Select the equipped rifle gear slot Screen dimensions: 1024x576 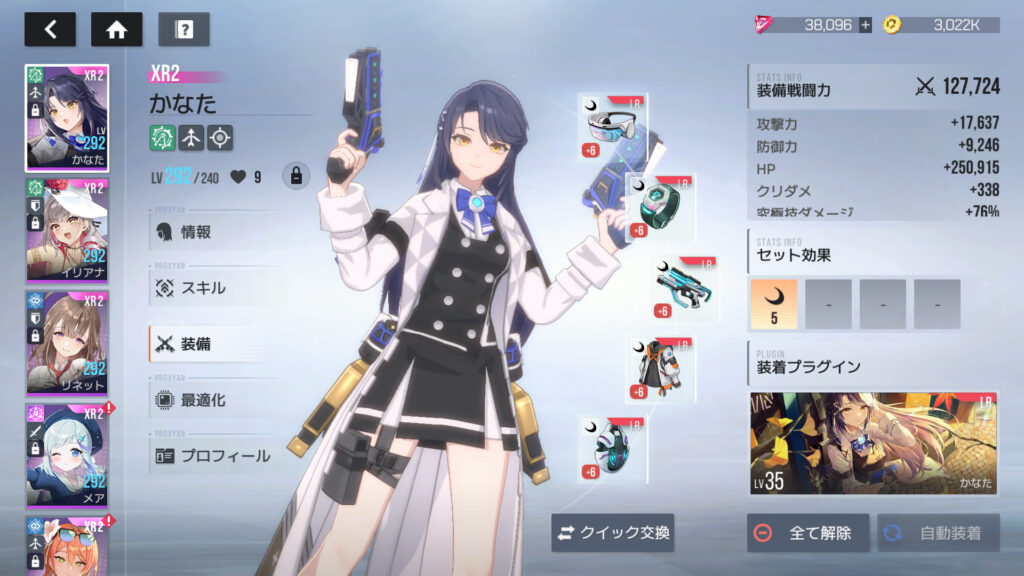[x=685, y=288]
